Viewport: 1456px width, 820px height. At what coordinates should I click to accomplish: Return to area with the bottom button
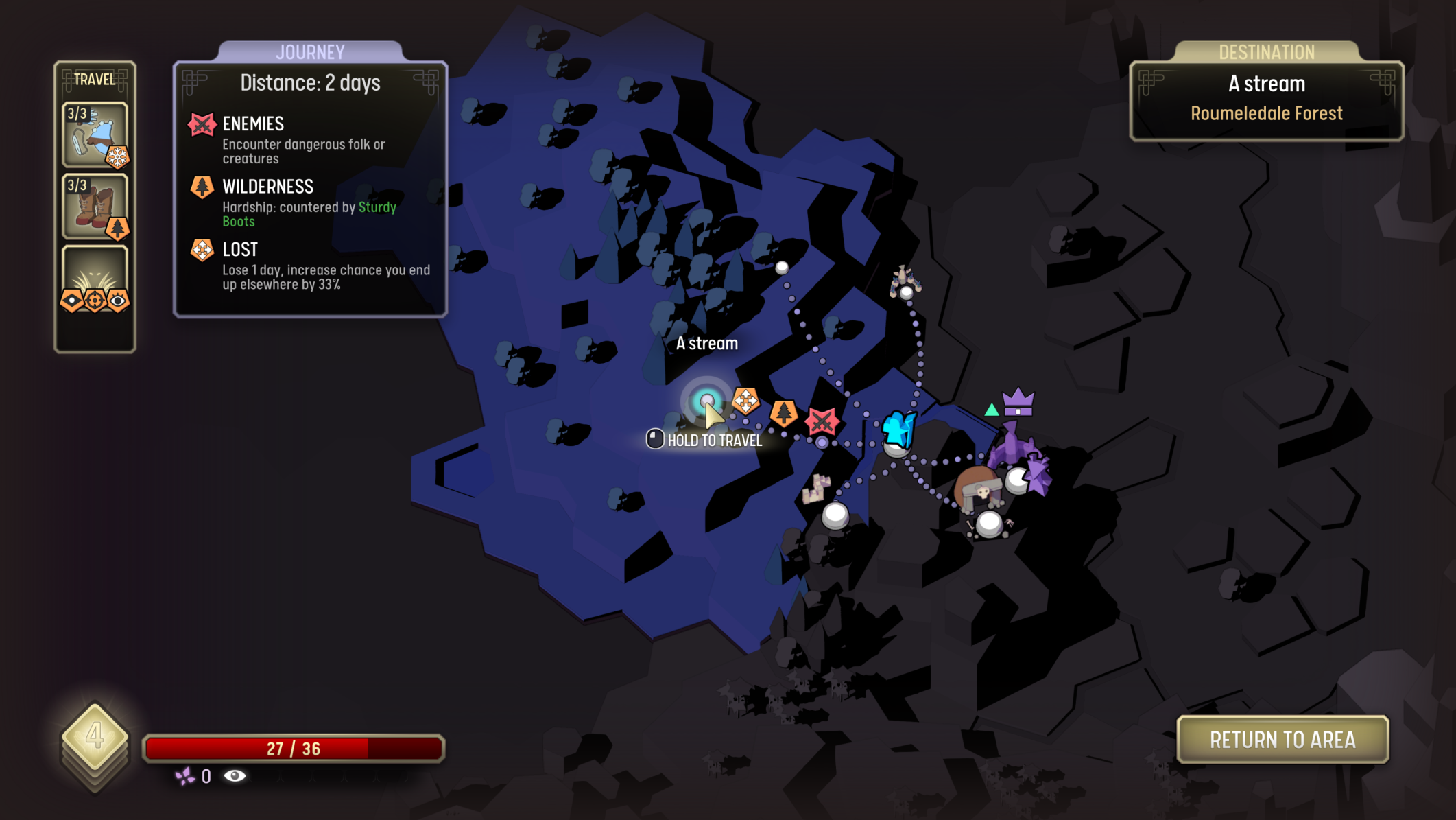pyautogui.click(x=1282, y=740)
